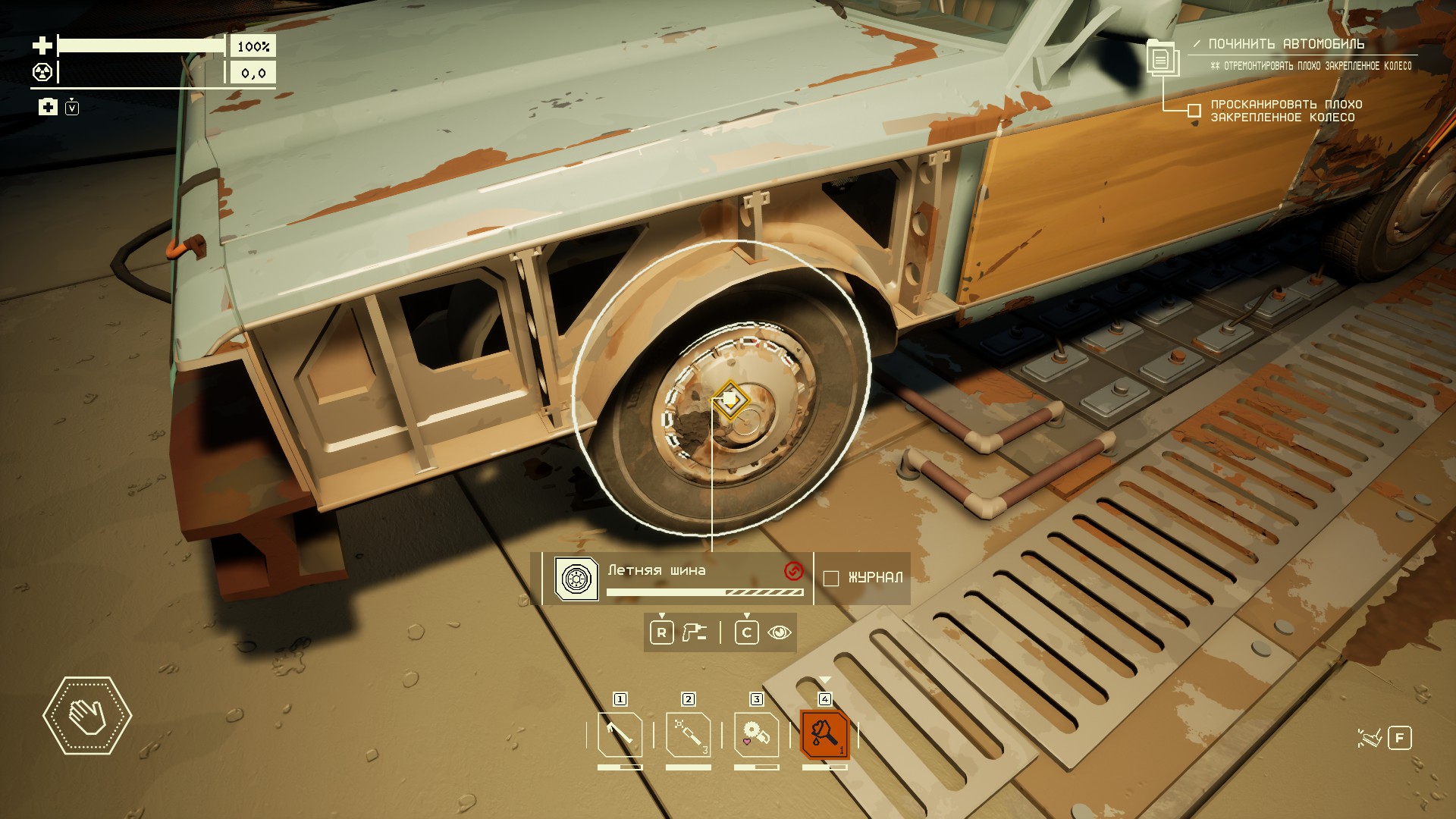Toggle the scan bad wheel objective checkbox
1456x819 pixels.
pos(1194,111)
